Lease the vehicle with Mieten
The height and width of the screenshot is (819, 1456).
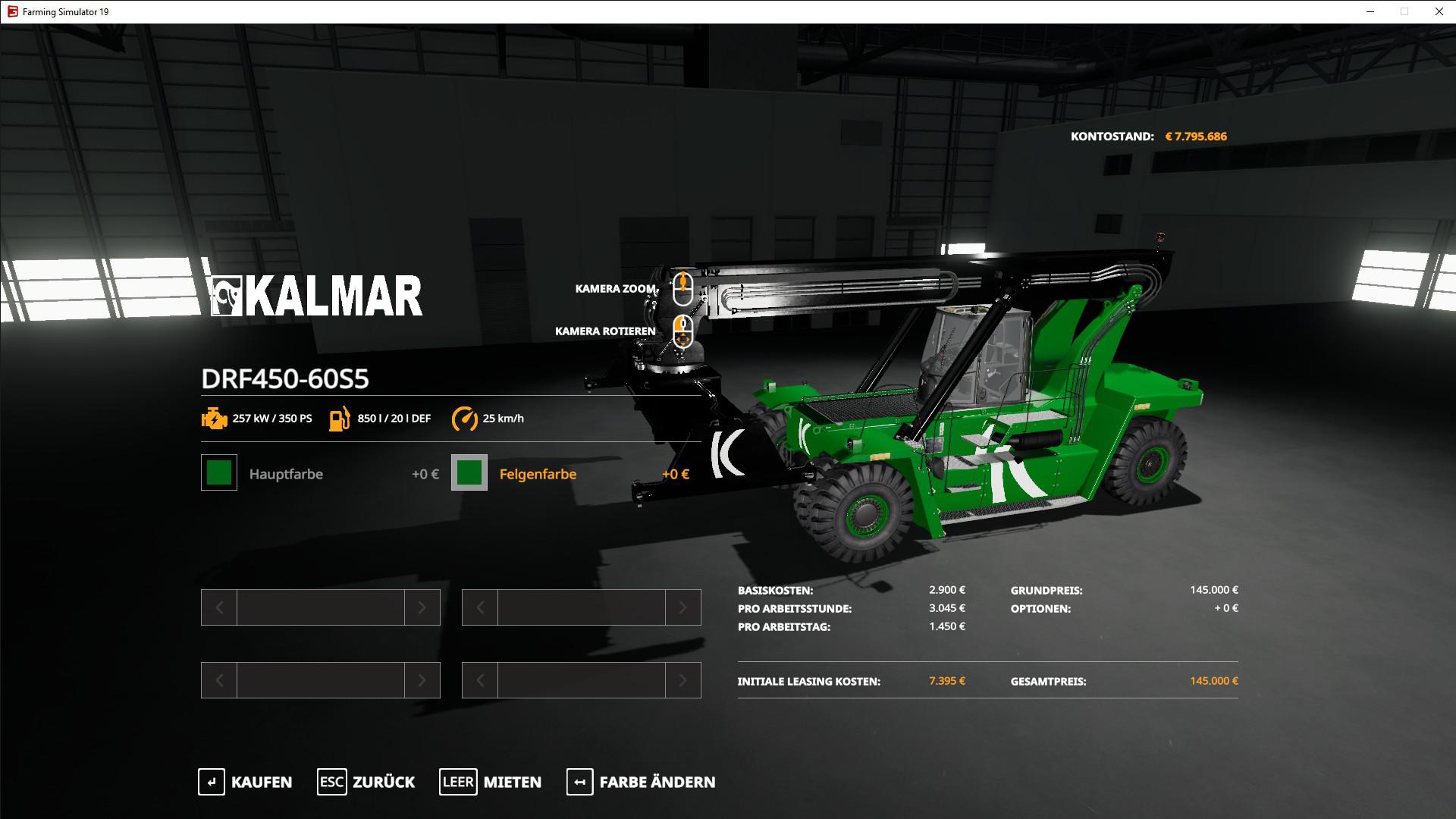[x=491, y=782]
